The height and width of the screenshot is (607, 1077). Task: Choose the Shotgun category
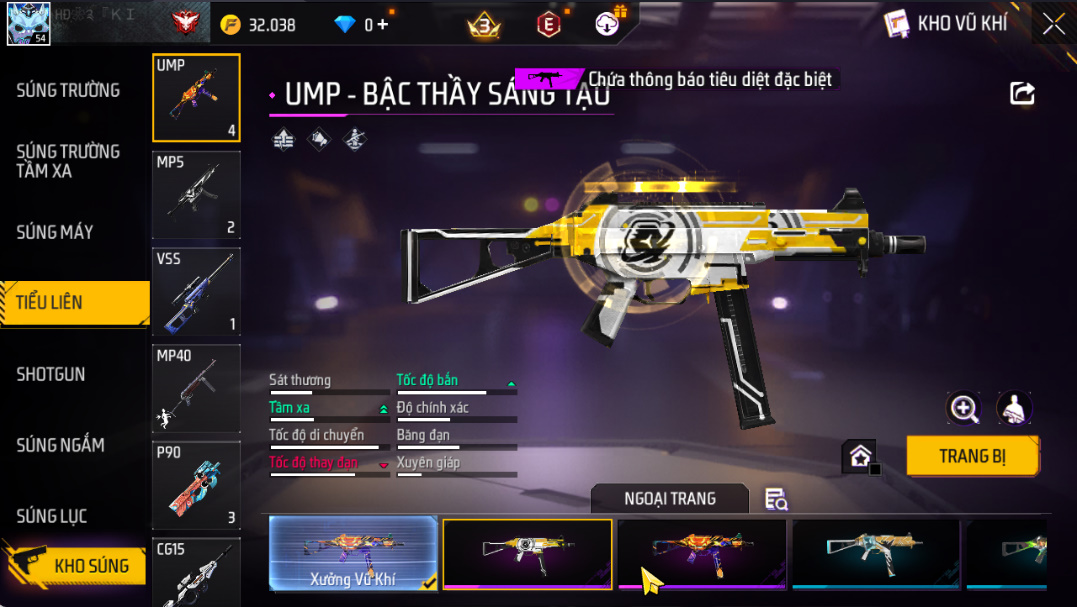pyautogui.click(x=51, y=374)
